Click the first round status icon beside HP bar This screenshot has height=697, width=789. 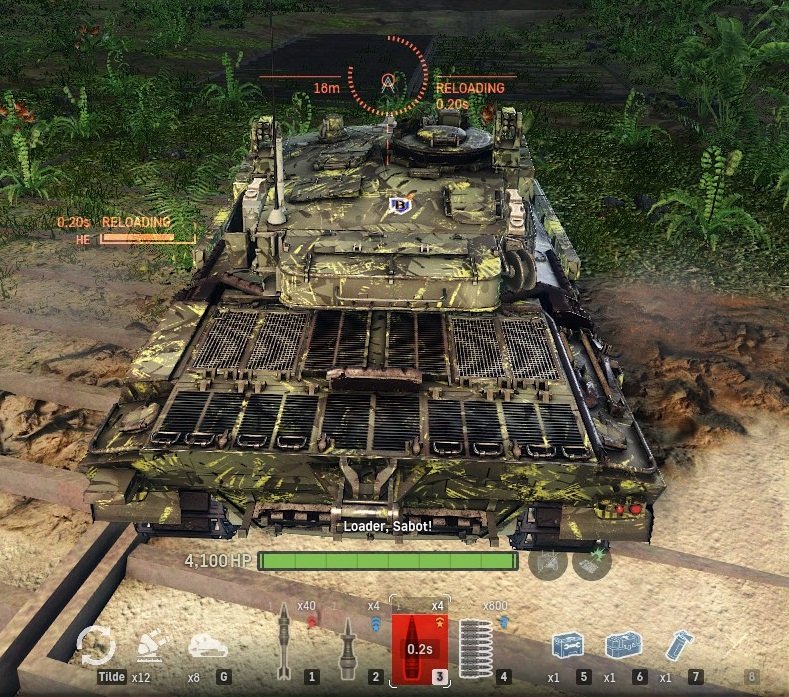click(548, 562)
